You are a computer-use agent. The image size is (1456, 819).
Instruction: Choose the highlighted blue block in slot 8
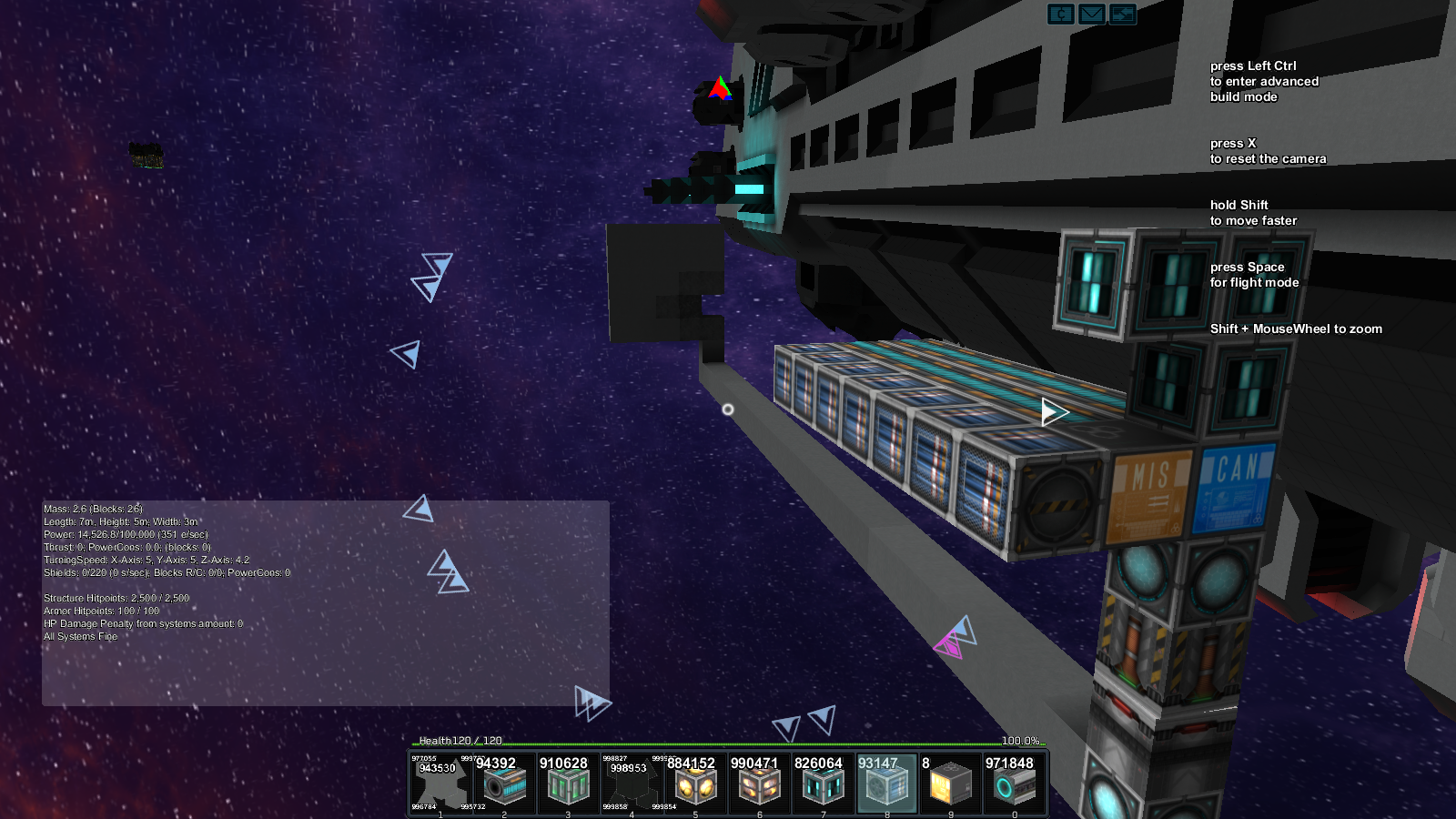click(886, 784)
